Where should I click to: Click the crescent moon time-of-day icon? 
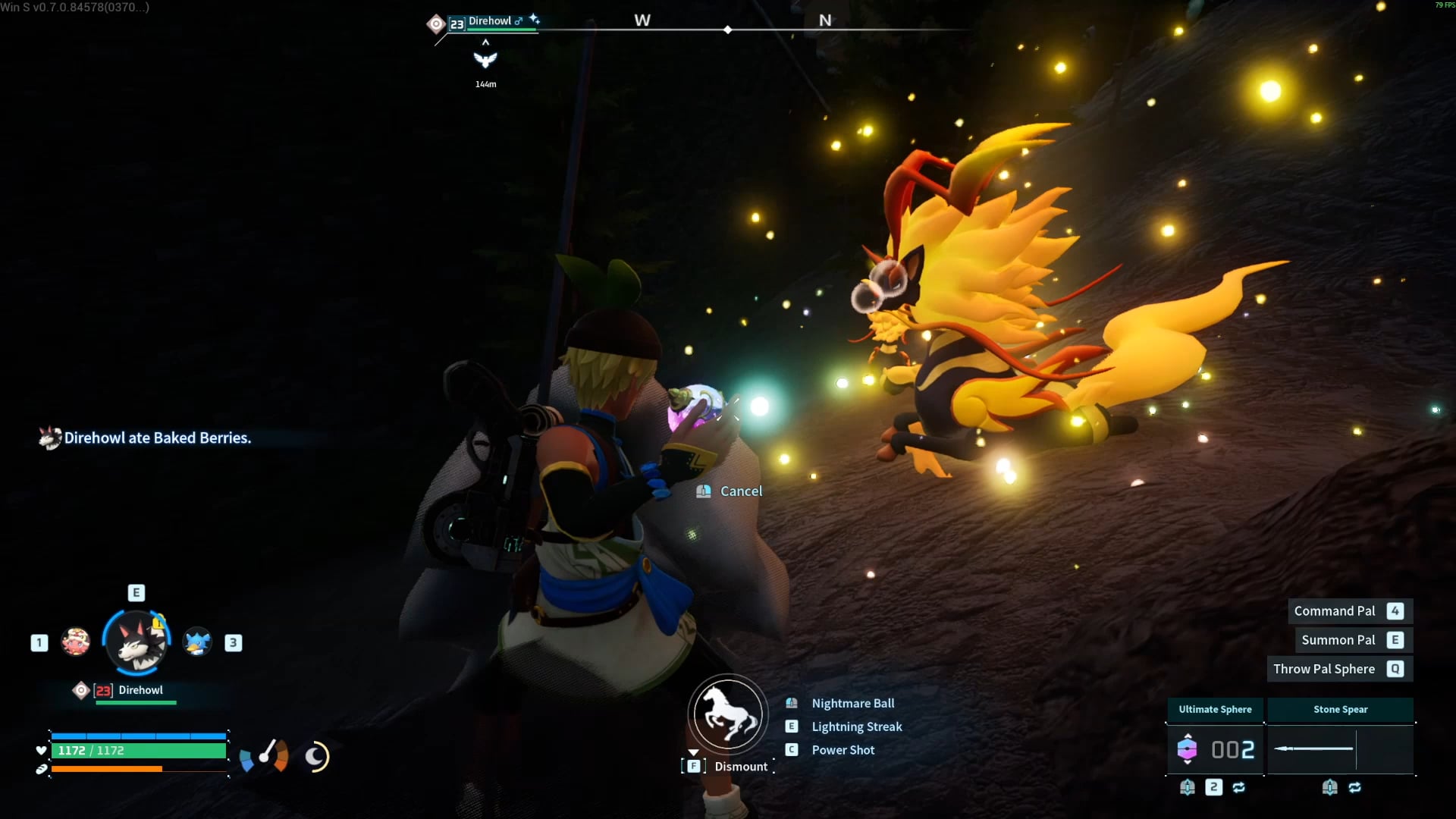point(316,756)
